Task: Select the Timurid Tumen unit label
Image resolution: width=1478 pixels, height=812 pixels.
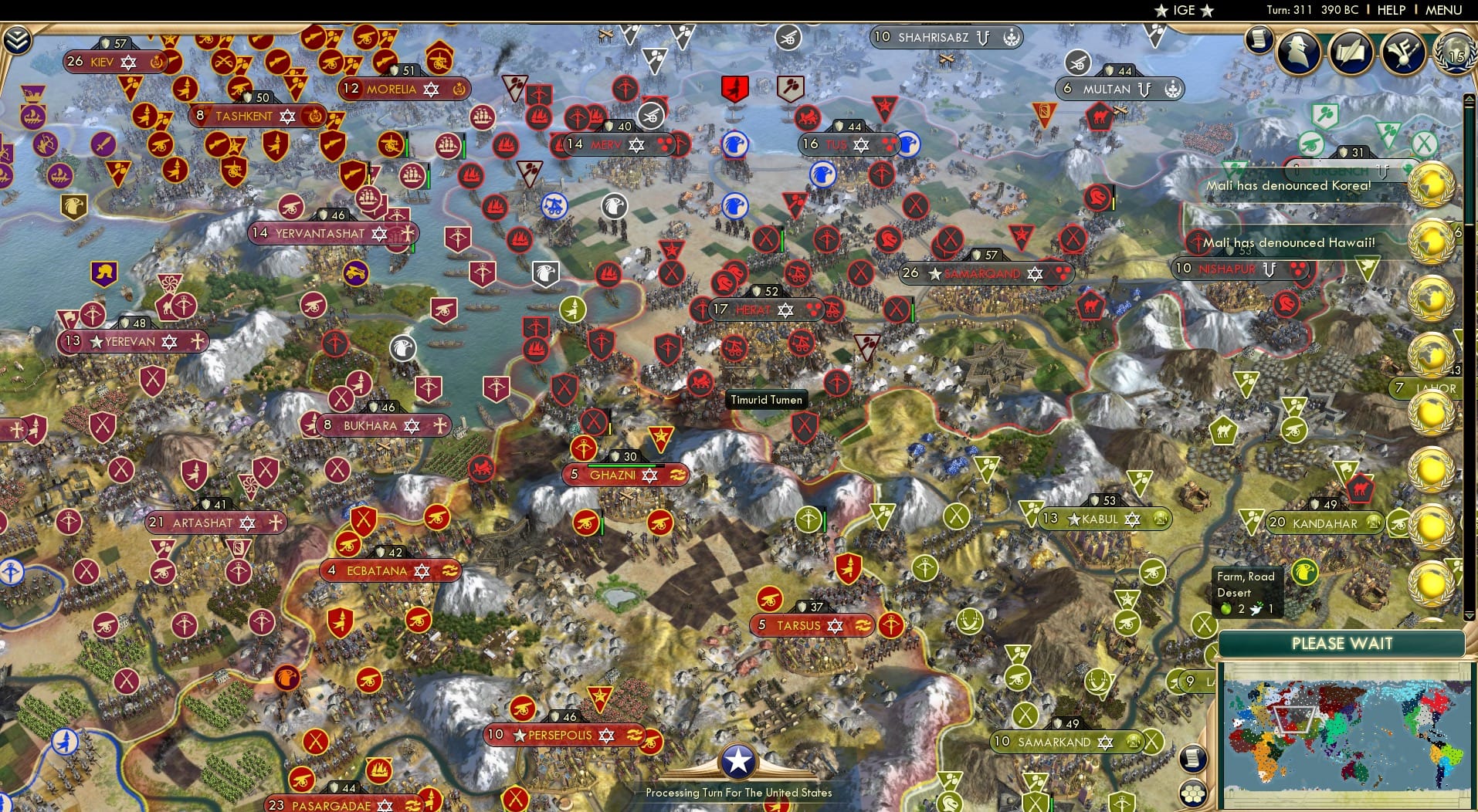Action: [x=767, y=400]
